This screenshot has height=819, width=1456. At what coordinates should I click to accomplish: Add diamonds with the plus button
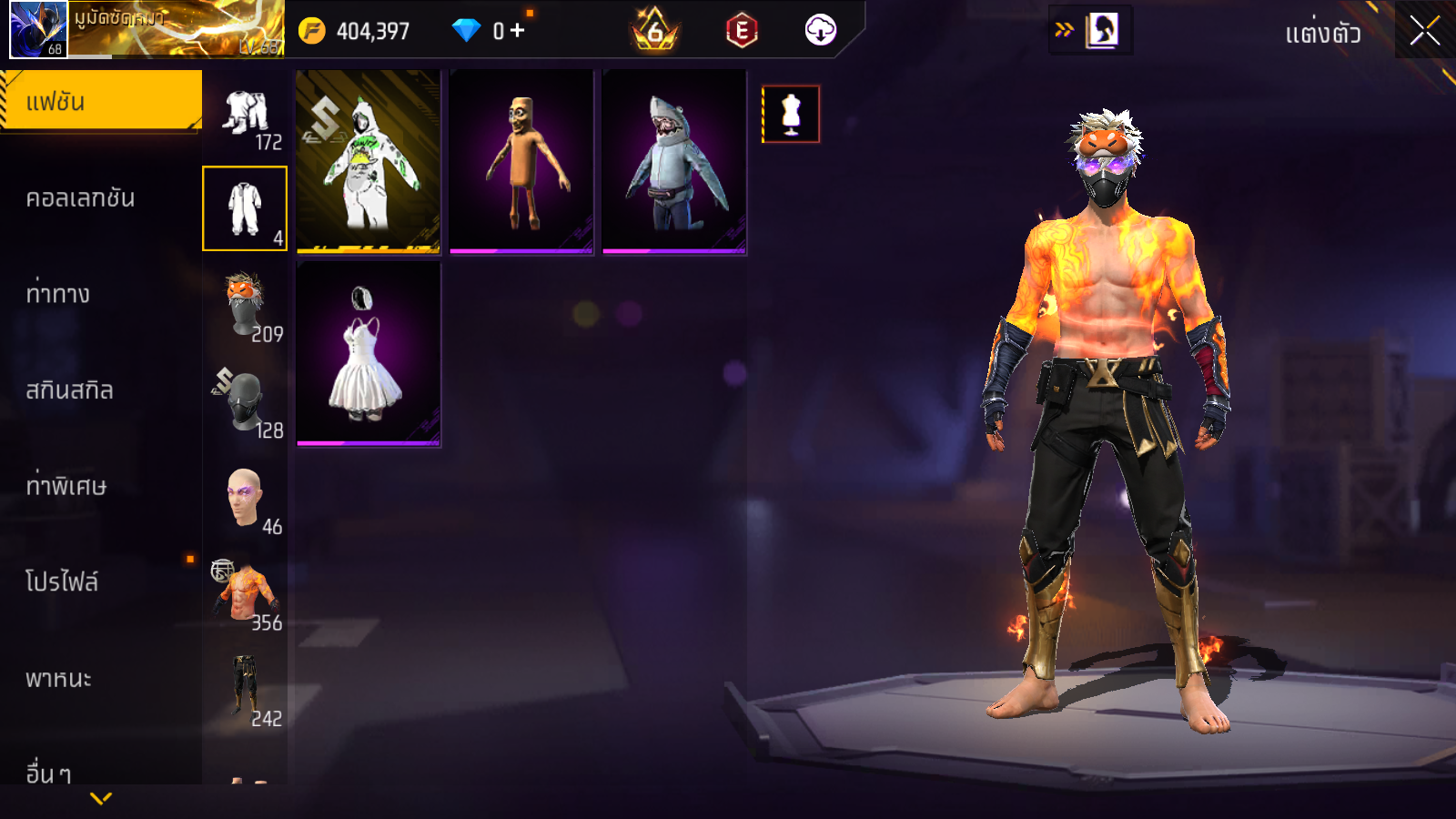click(x=518, y=31)
